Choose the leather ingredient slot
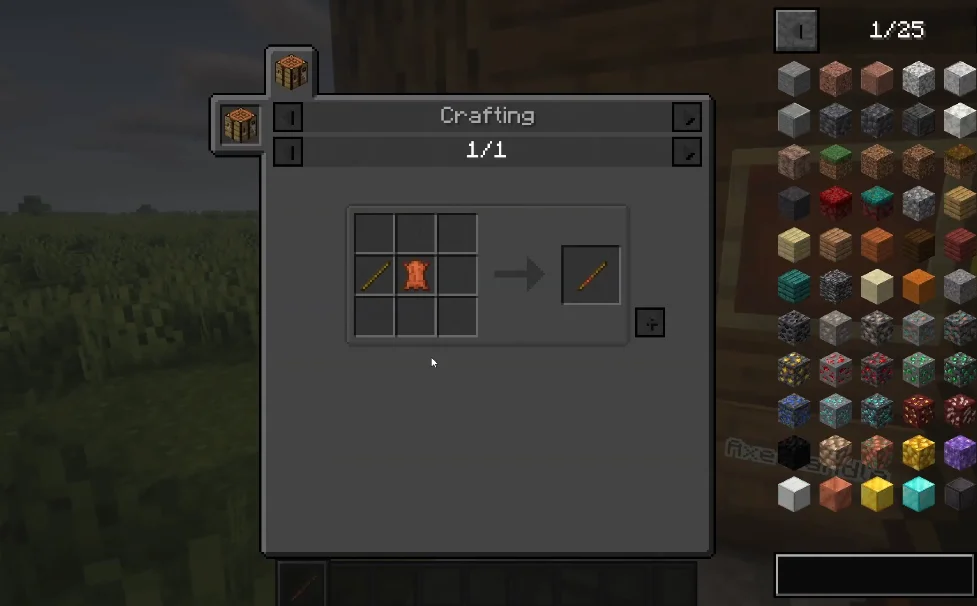The width and height of the screenshot is (977, 606). coord(416,275)
